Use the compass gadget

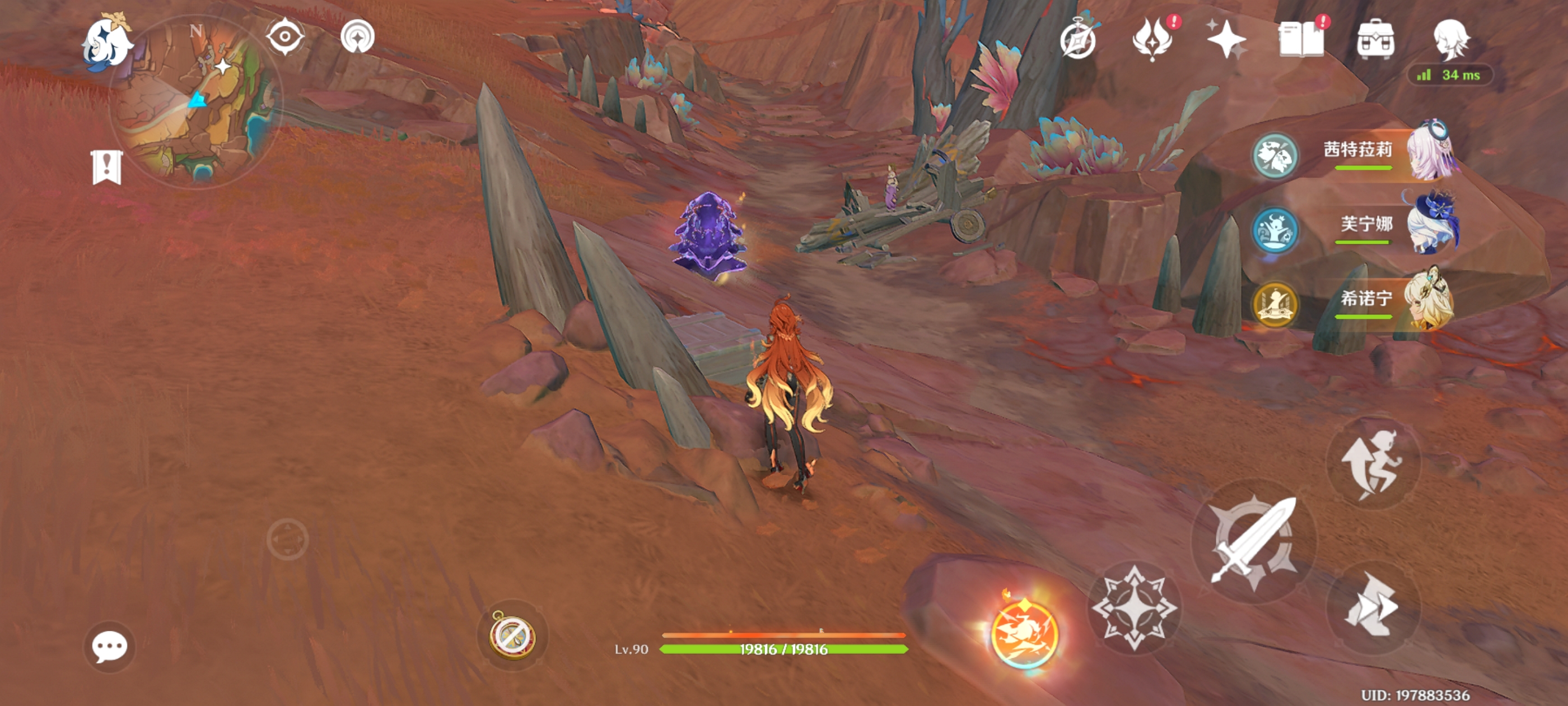point(512,635)
